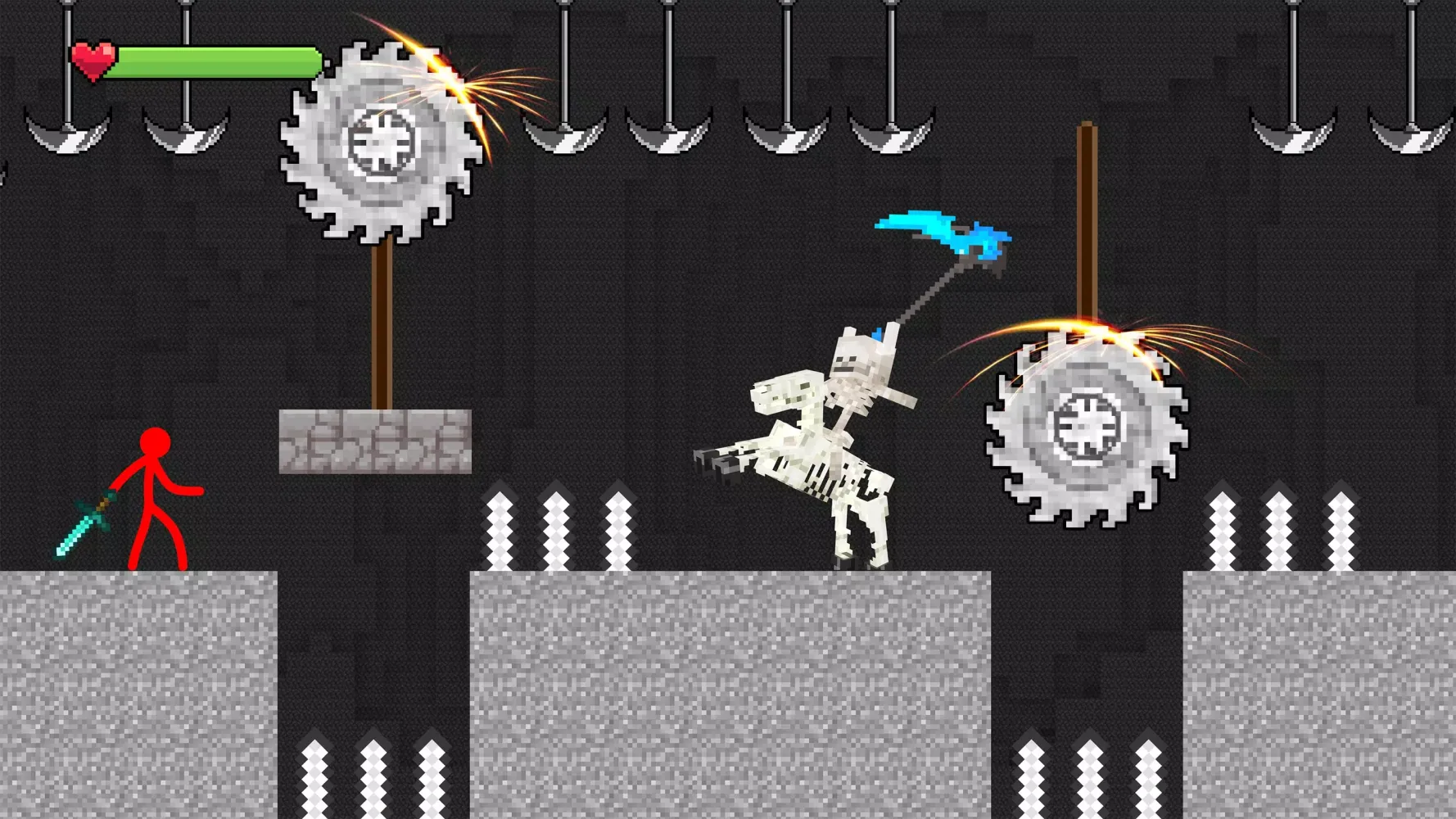
Task: Click the wooden pole holding the left saw
Action: tap(382, 328)
